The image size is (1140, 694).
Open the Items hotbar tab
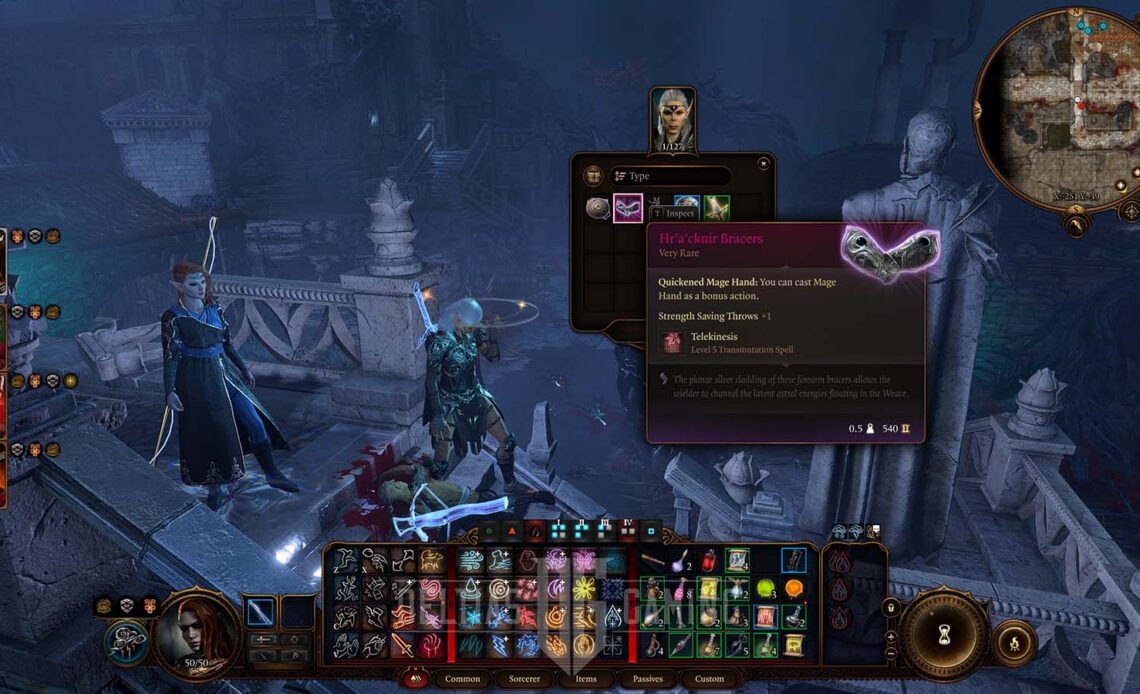(586, 679)
